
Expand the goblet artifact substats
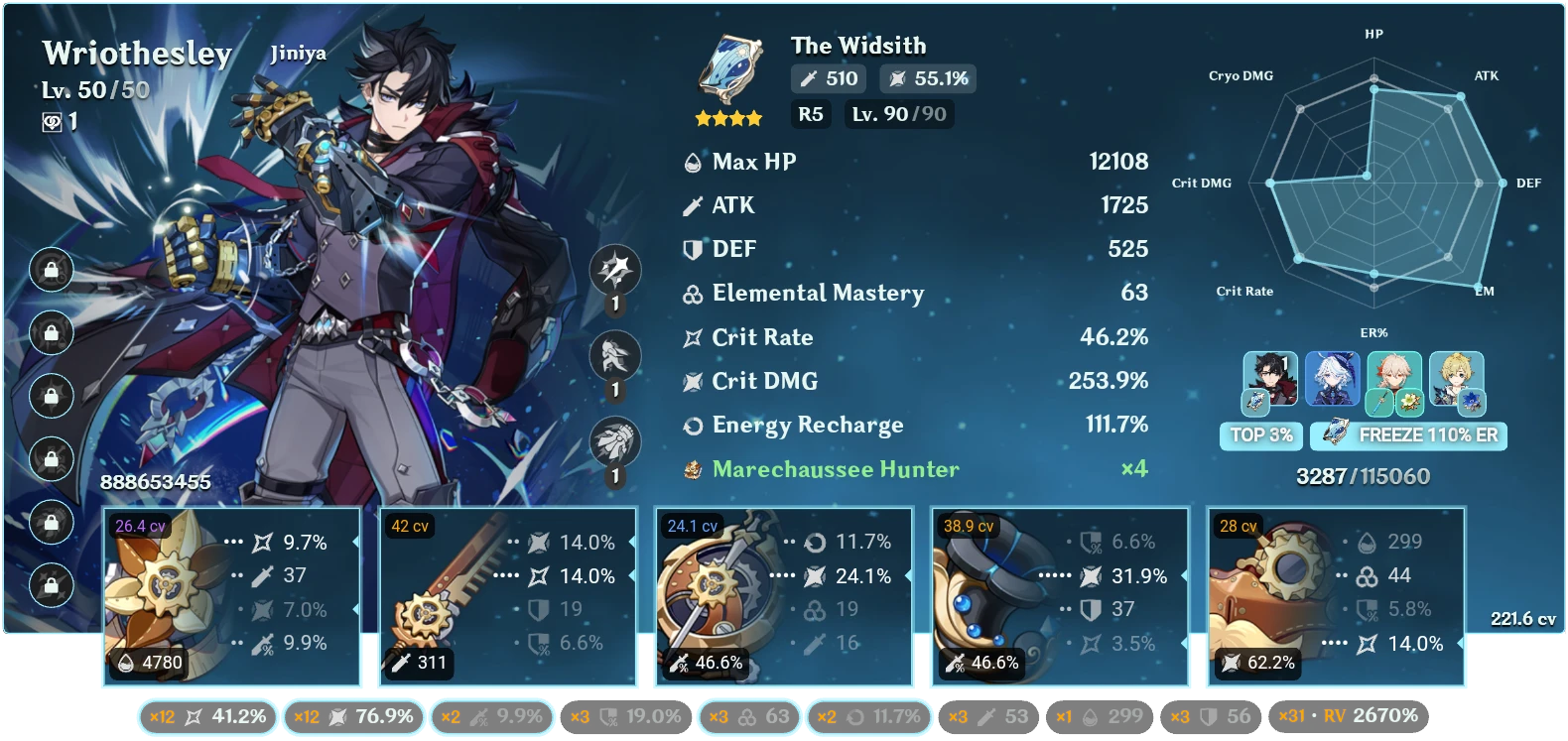(1060, 595)
